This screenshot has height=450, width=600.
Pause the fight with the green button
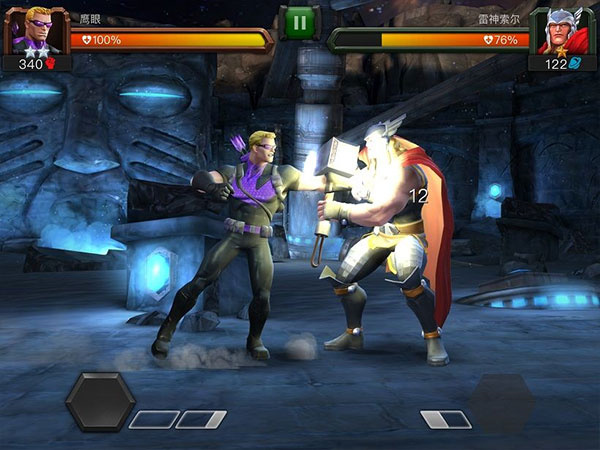pos(299,22)
